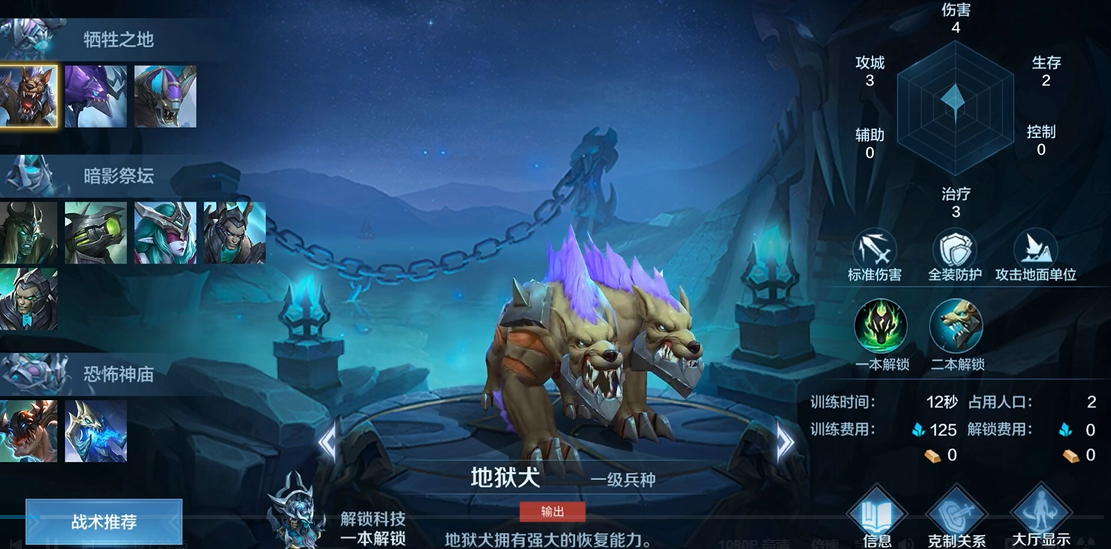Select the glowing blue-energy unit under 恐怖神庙
Image resolution: width=1111 pixels, height=549 pixels.
(x=96, y=431)
